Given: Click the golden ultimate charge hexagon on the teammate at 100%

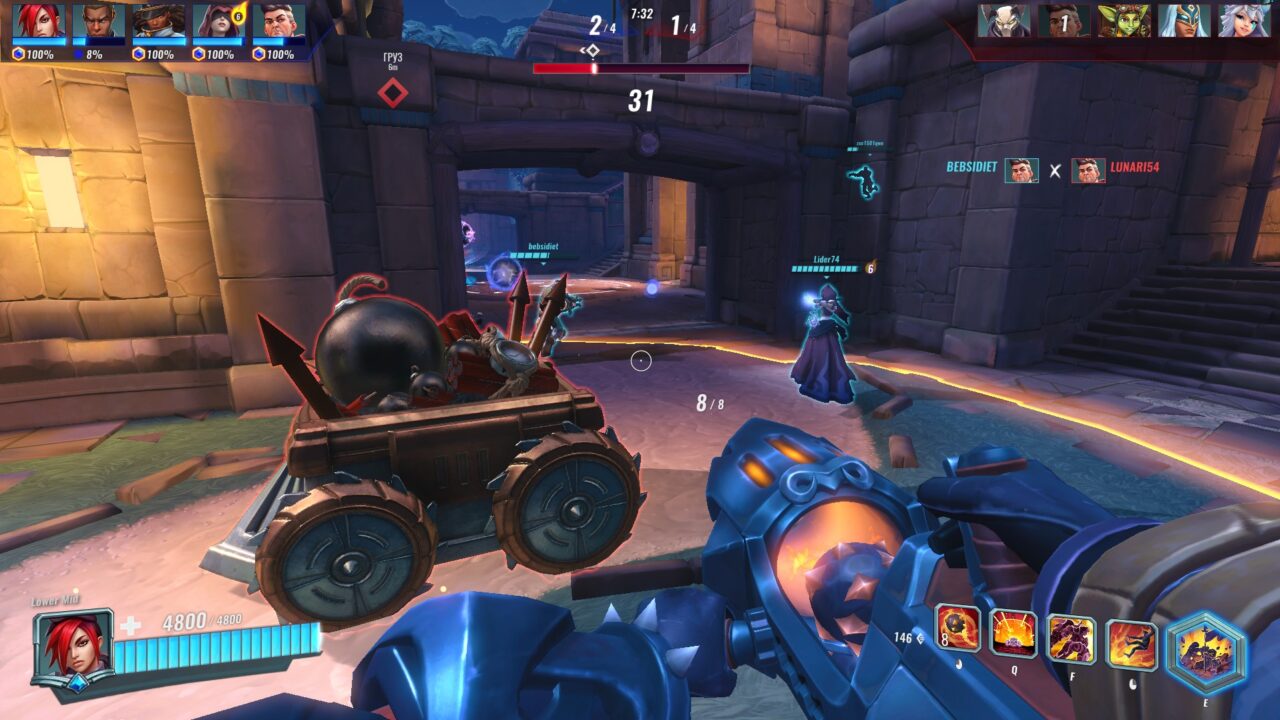Looking at the screenshot, I should coord(18,51).
